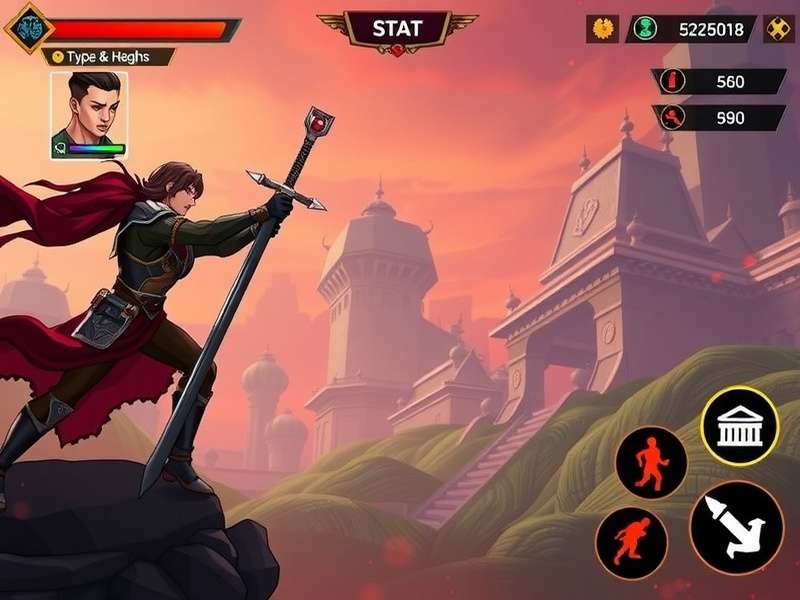Tap the green currency icon
The width and height of the screenshot is (800, 600).
[647, 29]
